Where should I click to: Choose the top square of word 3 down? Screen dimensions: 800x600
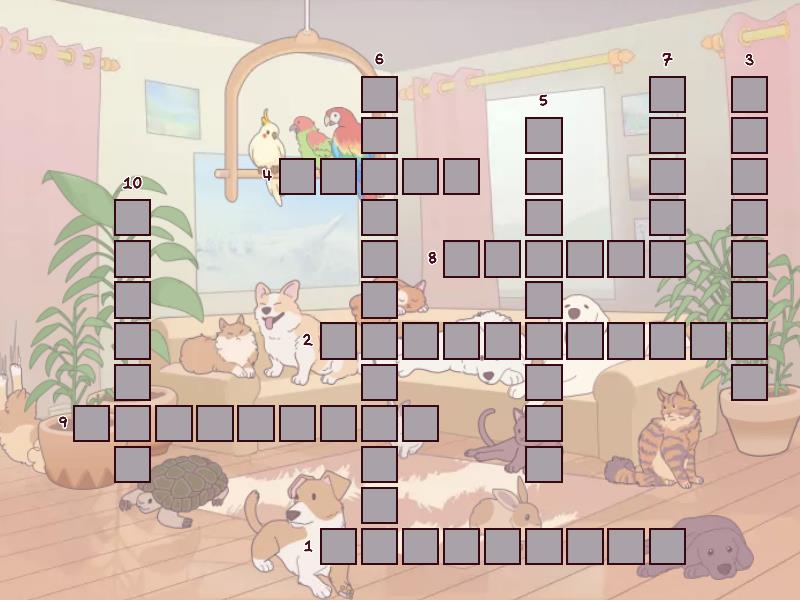click(x=749, y=94)
